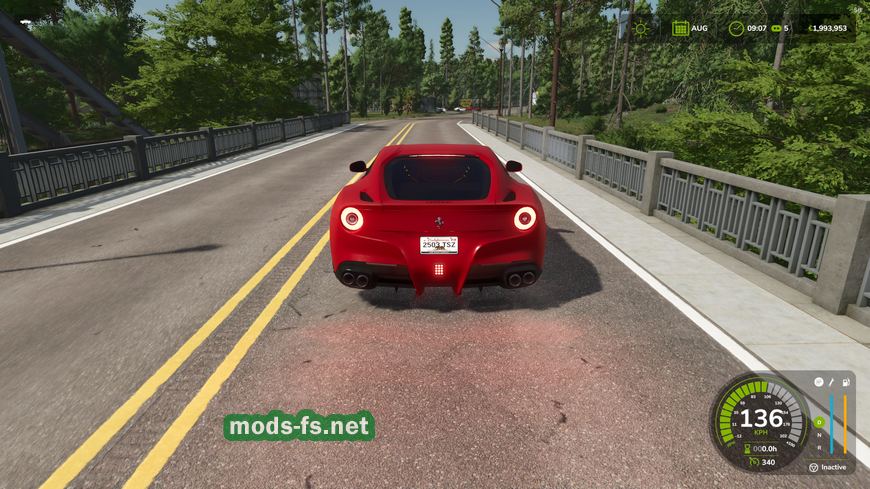Click the fuel pump icon
The image size is (870, 489).
847,381
